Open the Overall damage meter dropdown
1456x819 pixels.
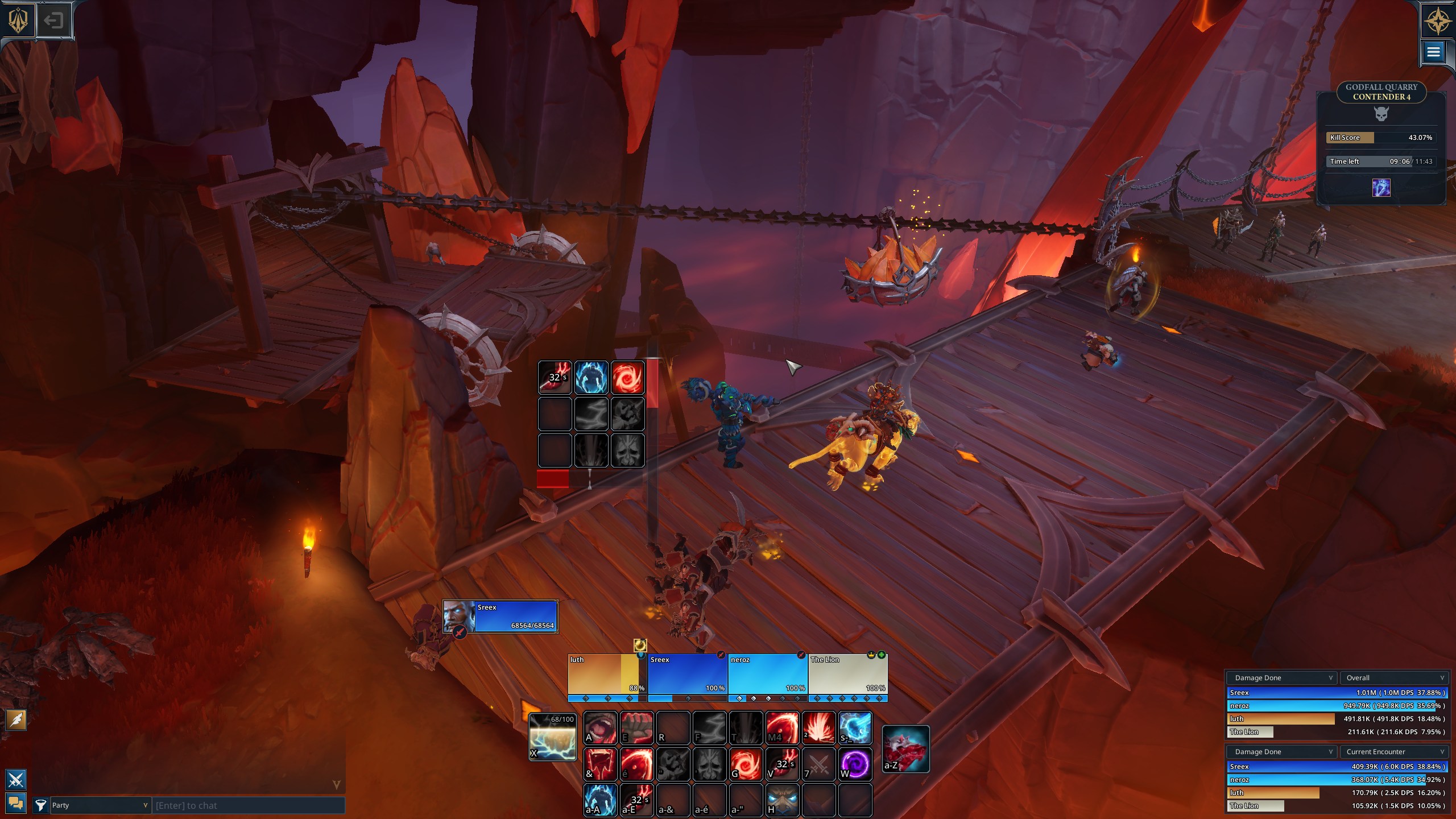1393,677
